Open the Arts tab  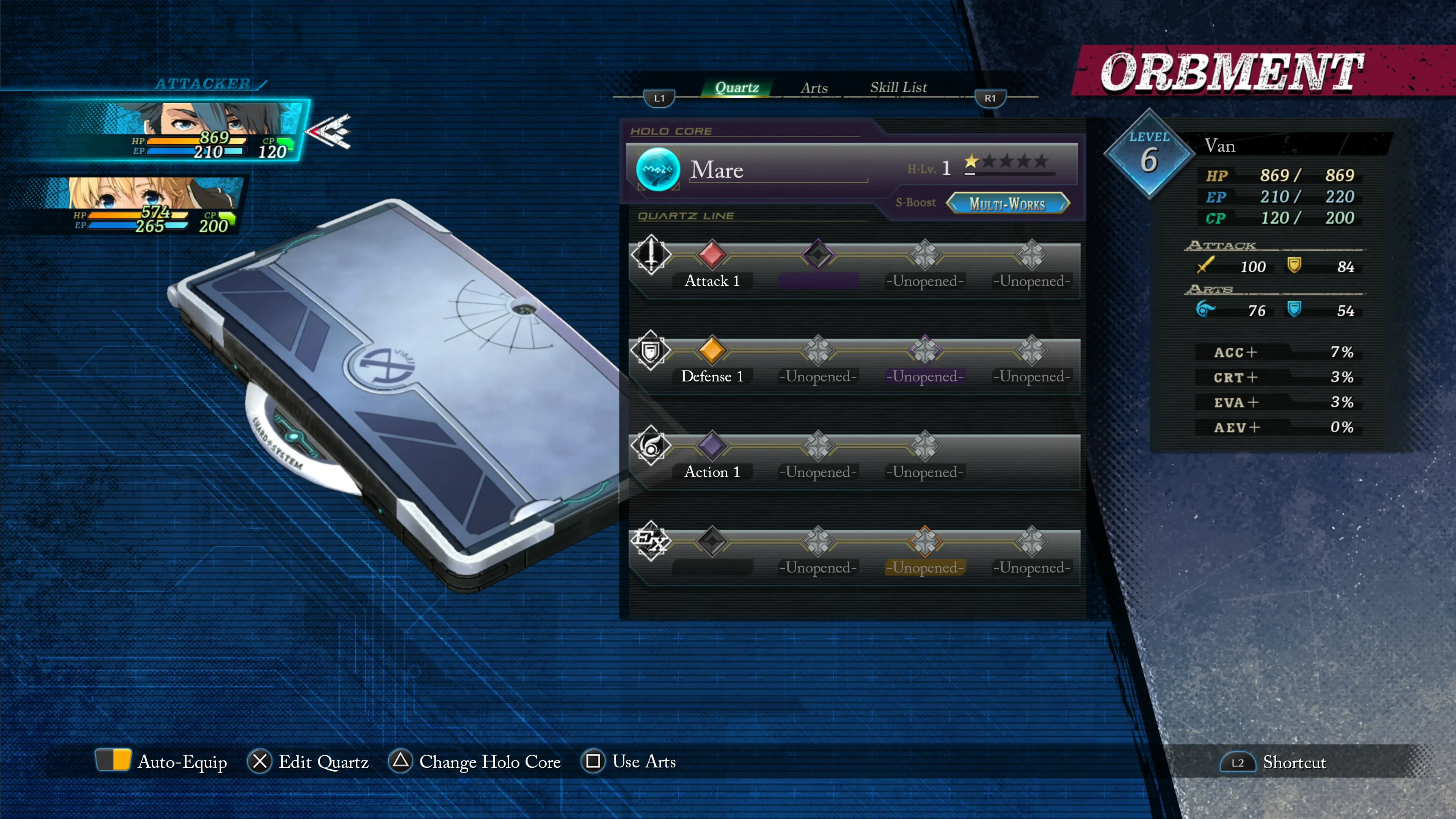[814, 88]
